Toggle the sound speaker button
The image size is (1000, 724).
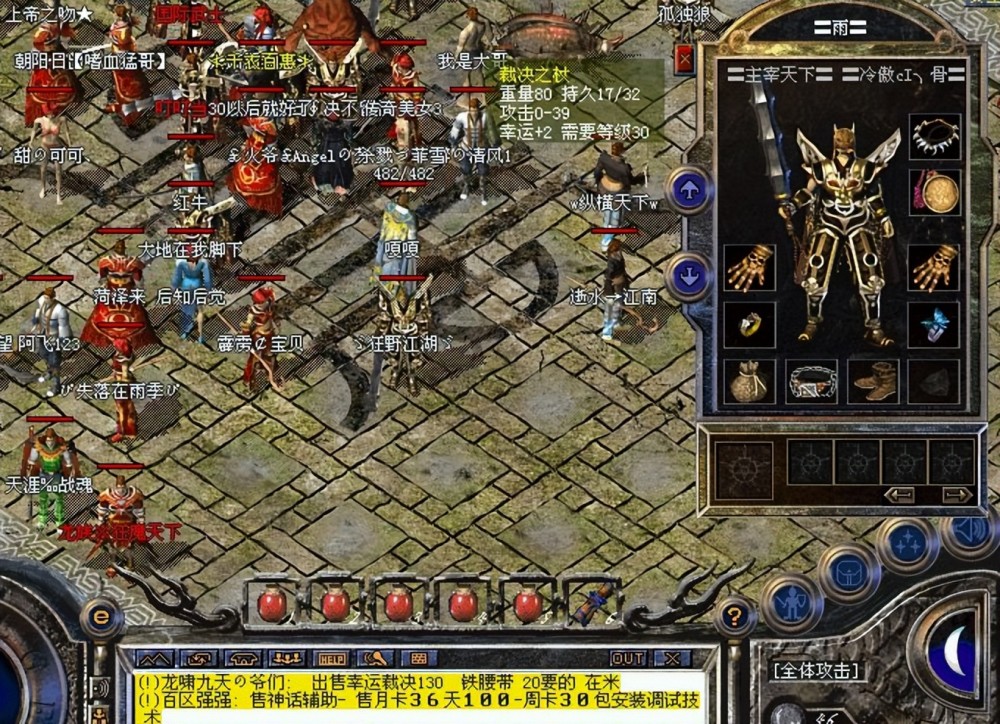[x=970, y=532]
